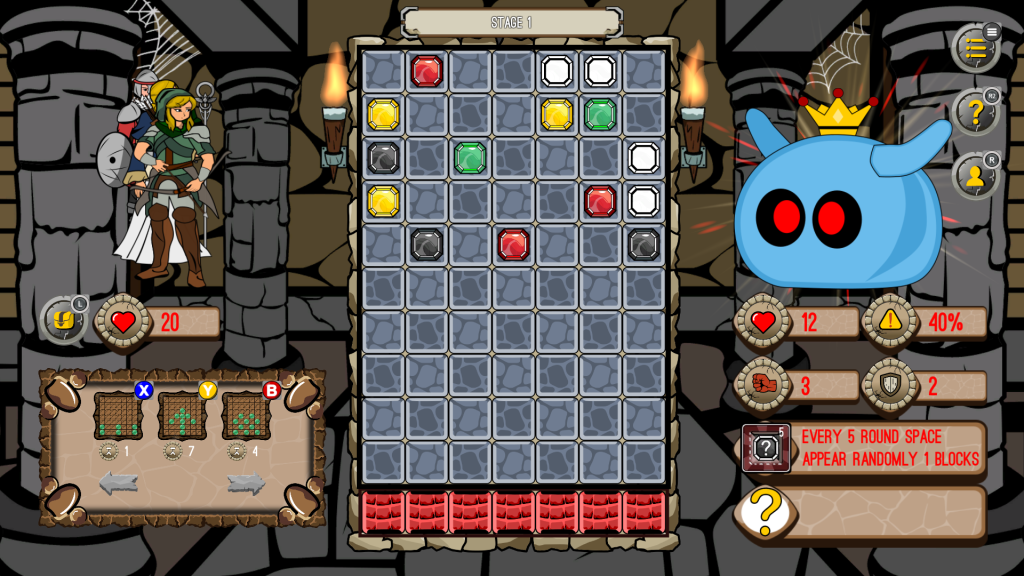Select the green gem beside the yellow gem
This screenshot has width=1024, height=576.
click(x=600, y=114)
